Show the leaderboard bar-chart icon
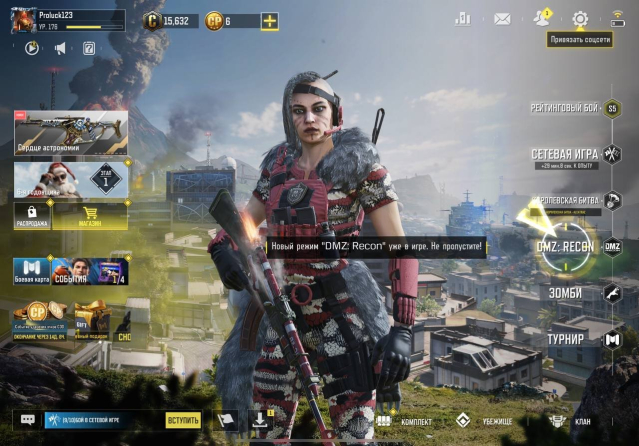This screenshot has width=639, height=446. (462, 18)
